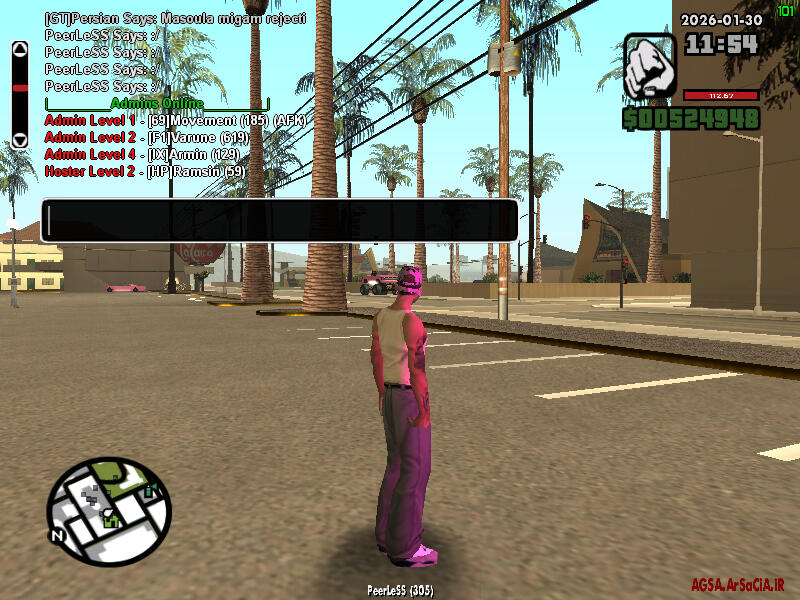800x600 pixels.
Task: Click the chat scrollbar's up arrow
Action: [x=19, y=49]
